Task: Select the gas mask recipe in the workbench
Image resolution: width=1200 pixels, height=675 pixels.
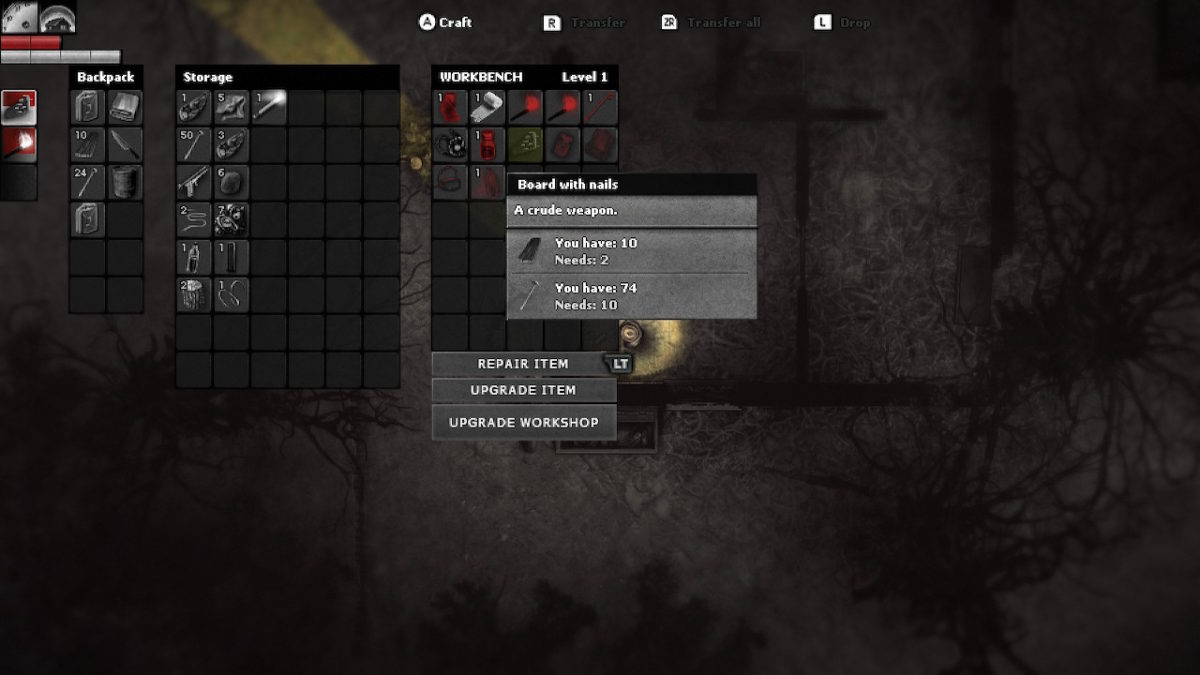Action: [451, 145]
